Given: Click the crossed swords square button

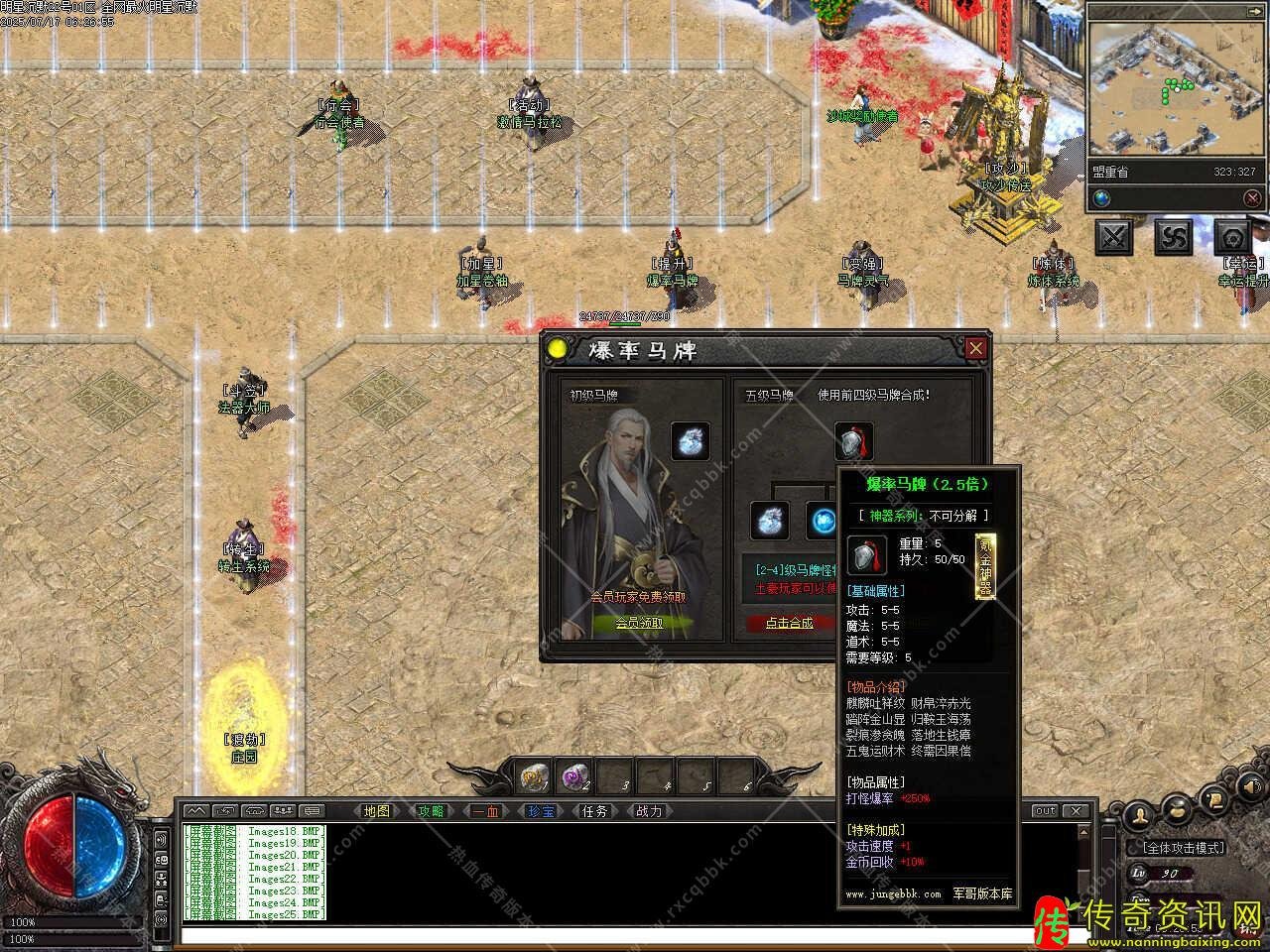Looking at the screenshot, I should point(1114,237).
